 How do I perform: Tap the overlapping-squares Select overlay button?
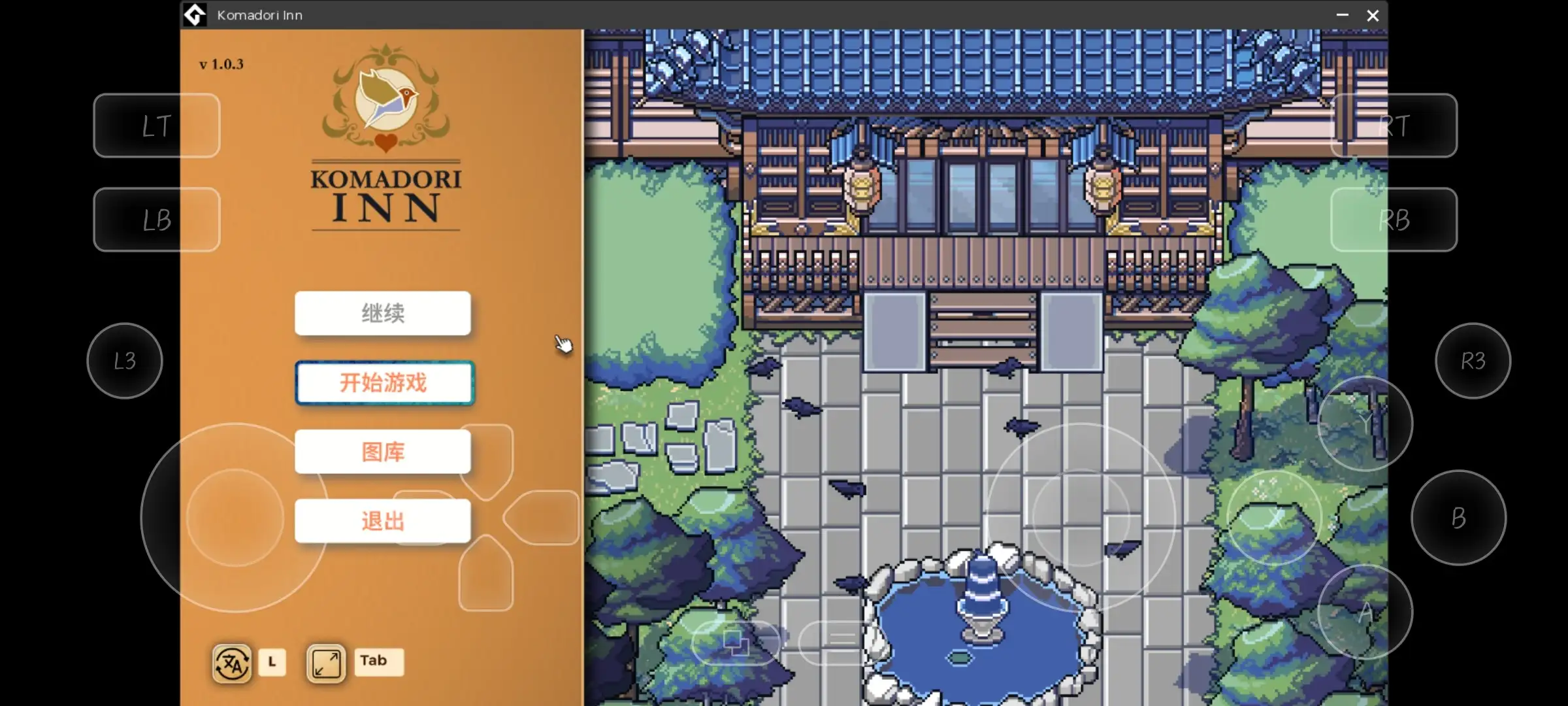click(737, 643)
